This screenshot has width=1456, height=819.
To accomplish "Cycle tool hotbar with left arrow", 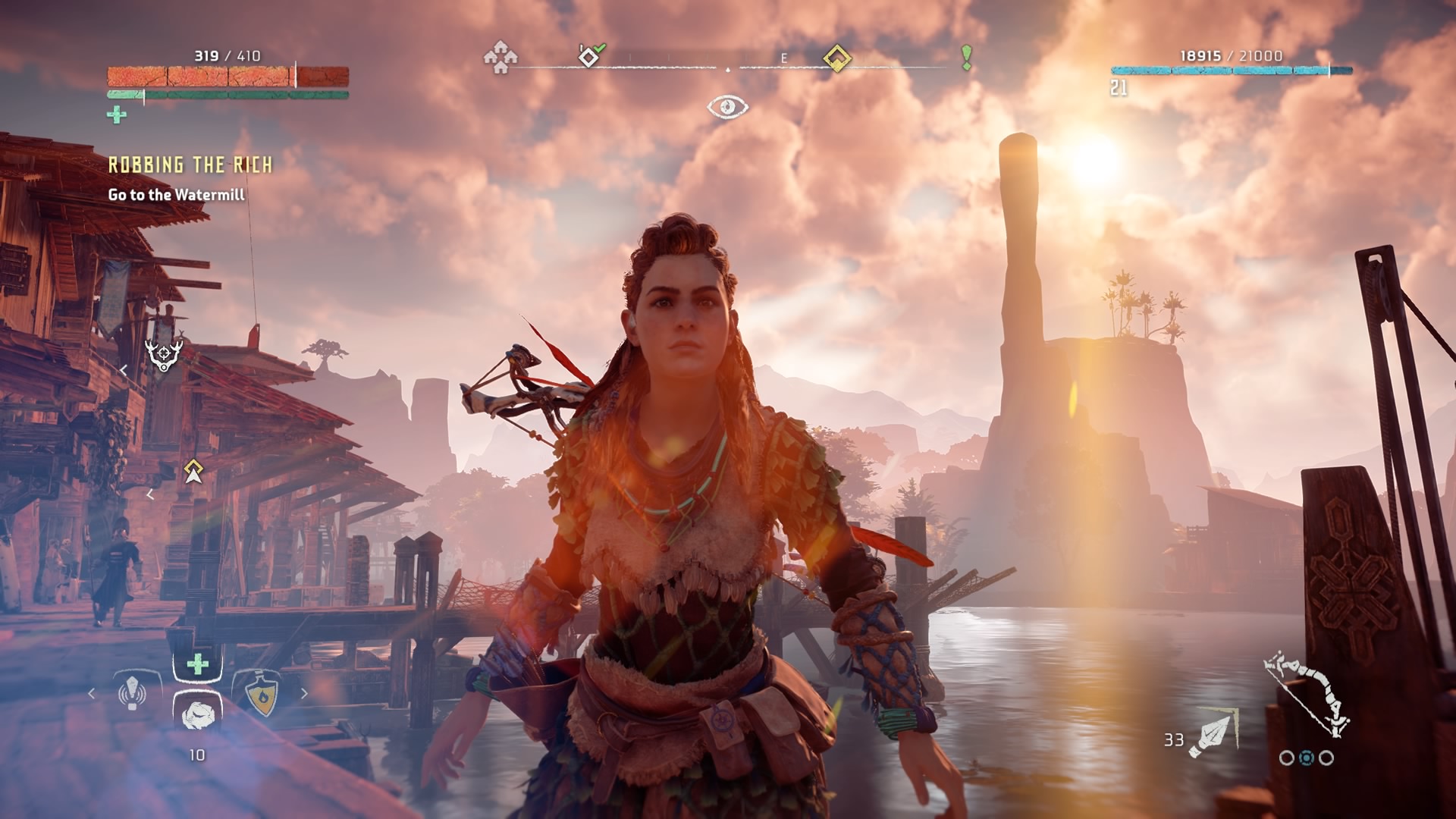I will (93, 693).
